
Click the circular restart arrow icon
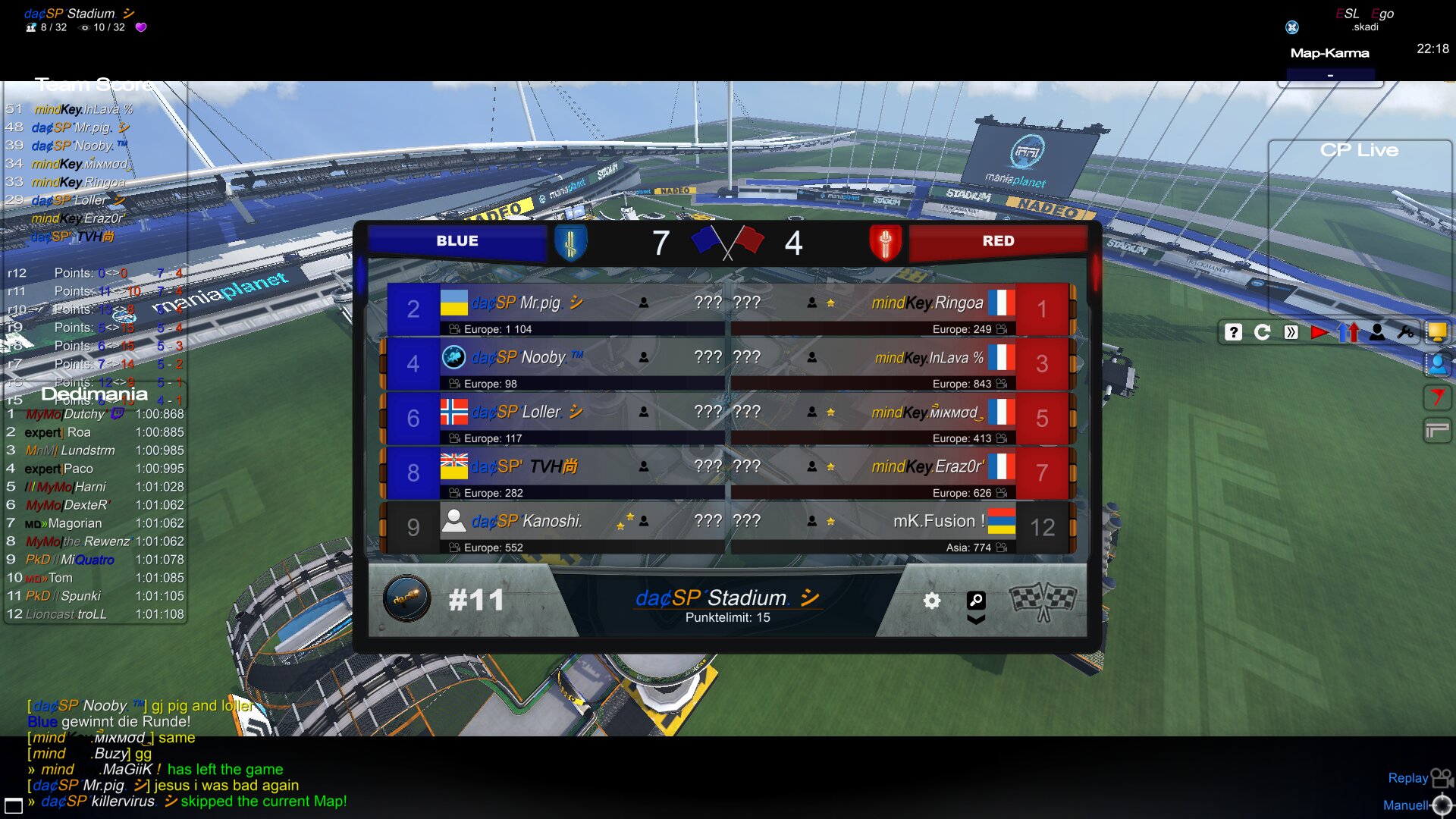(x=1262, y=332)
